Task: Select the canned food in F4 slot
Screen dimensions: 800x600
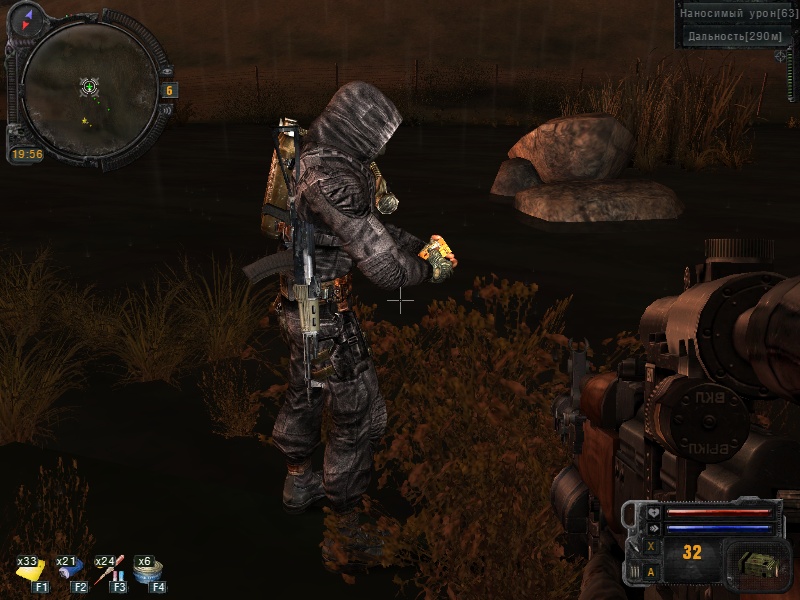Action: click(148, 573)
